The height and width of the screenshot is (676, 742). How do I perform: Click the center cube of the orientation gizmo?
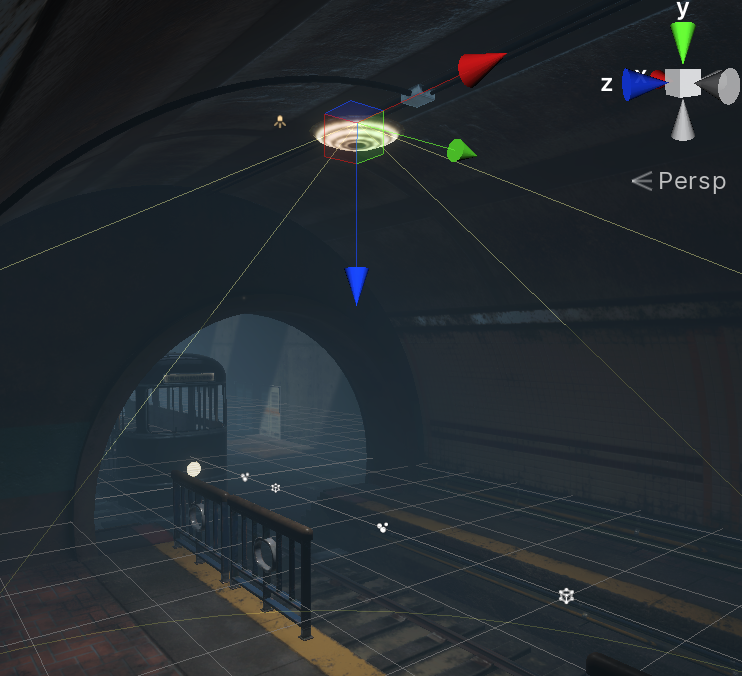click(x=682, y=83)
